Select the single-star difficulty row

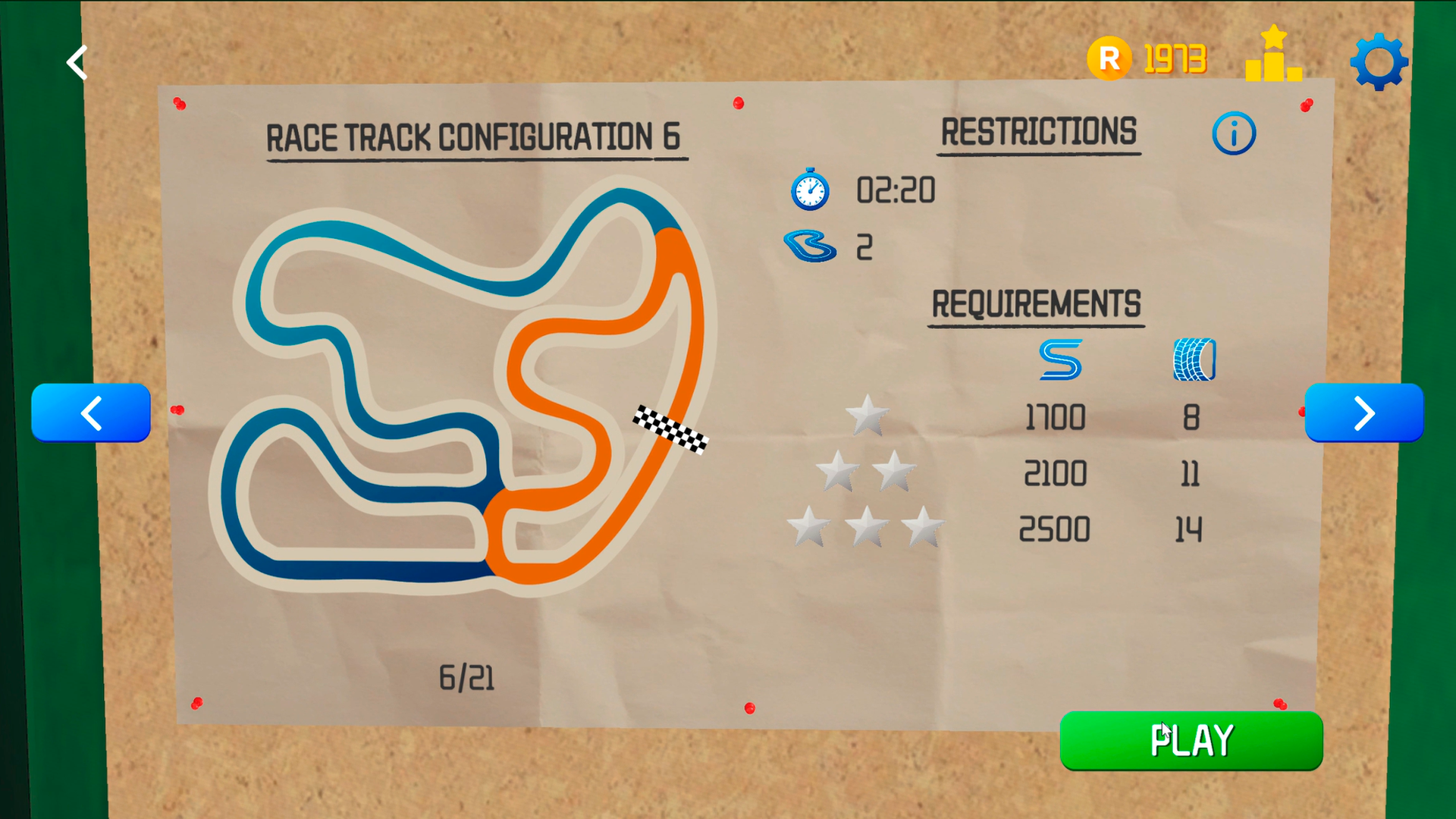click(867, 416)
